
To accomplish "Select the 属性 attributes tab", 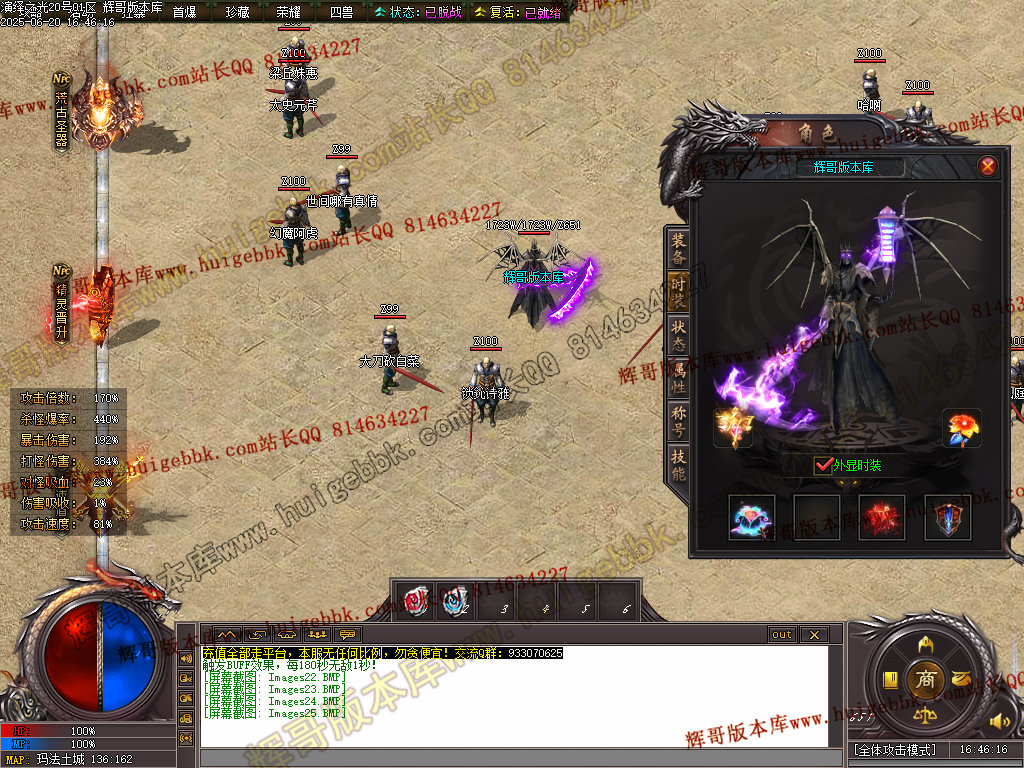I will click(x=679, y=377).
